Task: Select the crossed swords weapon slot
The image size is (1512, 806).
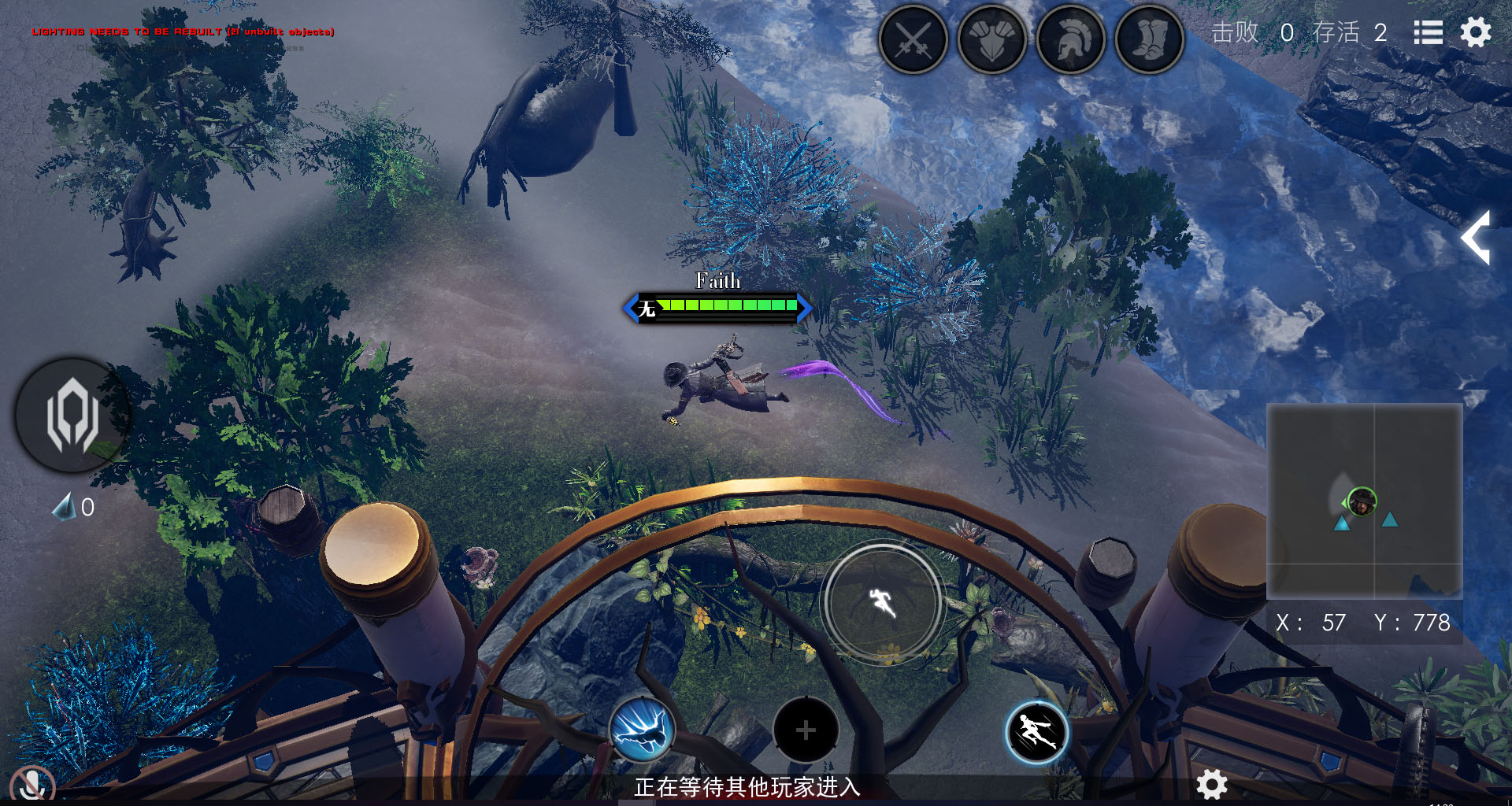Action: (x=913, y=39)
